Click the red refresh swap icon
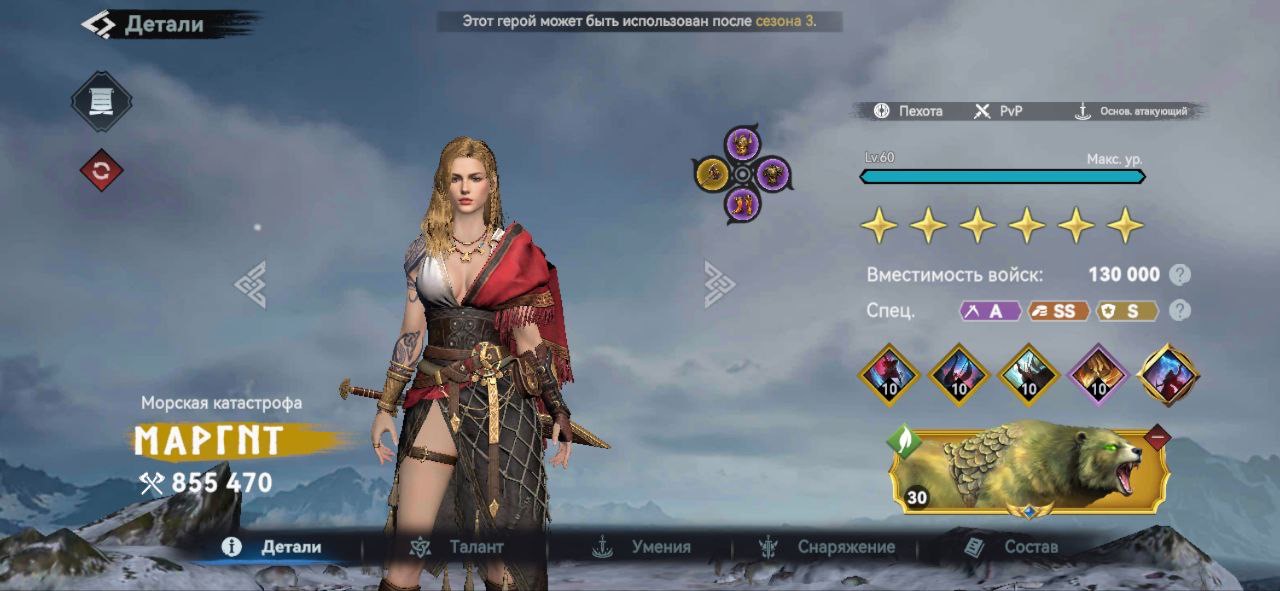 click(101, 171)
